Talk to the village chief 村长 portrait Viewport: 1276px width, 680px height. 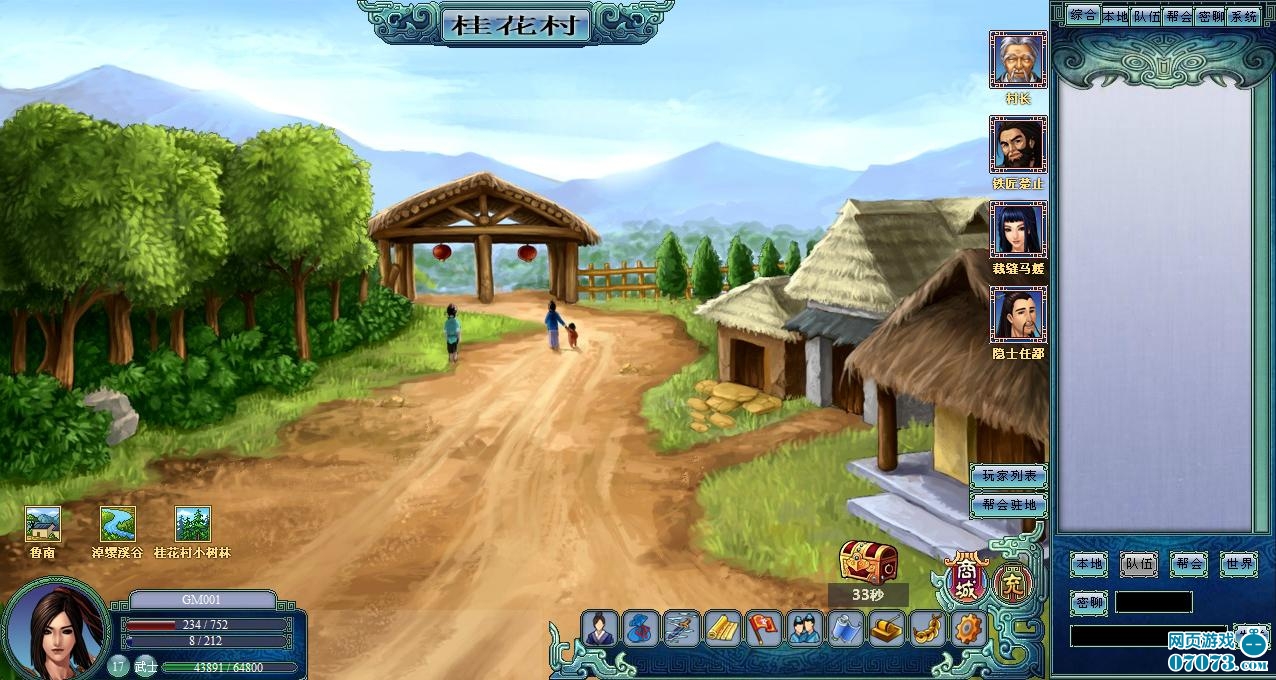[x=1017, y=60]
